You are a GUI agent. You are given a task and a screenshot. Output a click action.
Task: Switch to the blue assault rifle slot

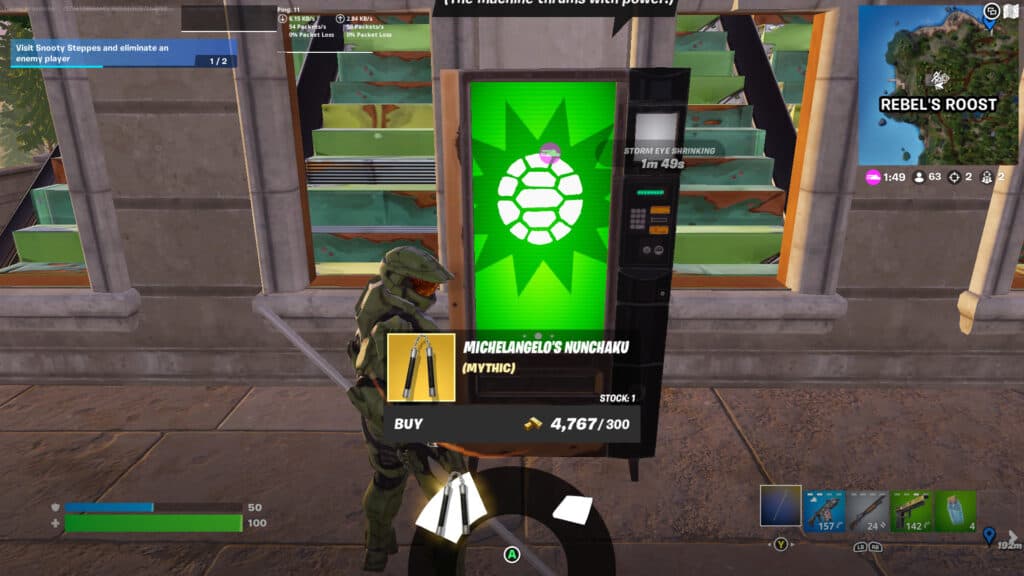[x=825, y=509]
